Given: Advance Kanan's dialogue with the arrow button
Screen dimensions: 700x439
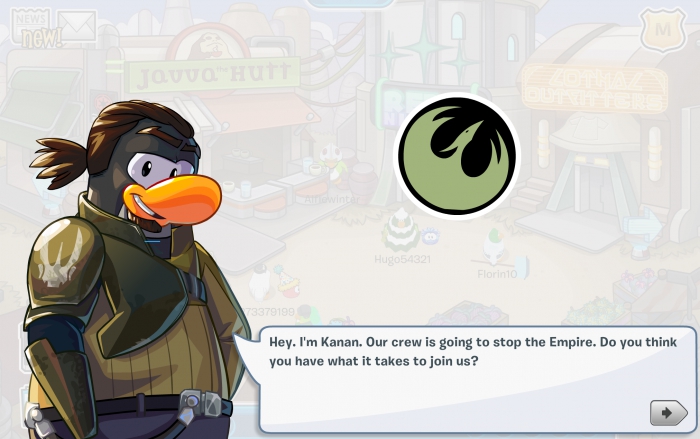Looking at the screenshot, I should pyautogui.click(x=668, y=412).
